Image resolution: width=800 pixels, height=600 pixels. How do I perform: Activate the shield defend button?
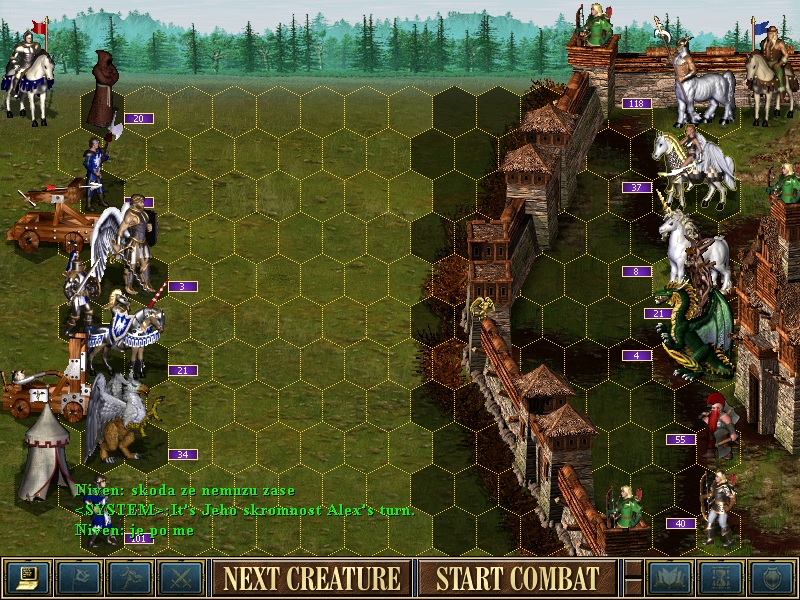(772, 577)
